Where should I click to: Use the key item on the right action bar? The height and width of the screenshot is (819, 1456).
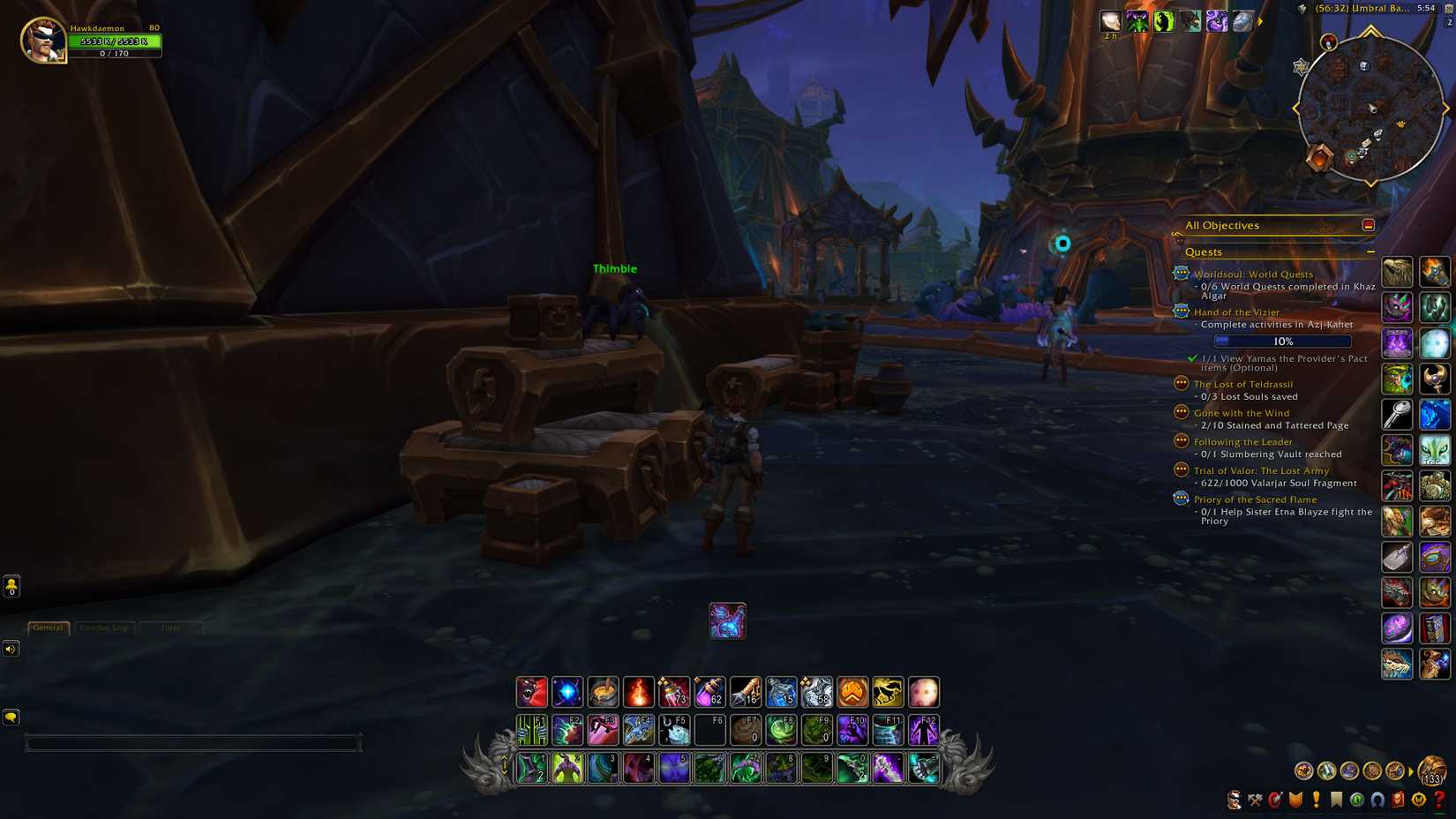point(1397,413)
